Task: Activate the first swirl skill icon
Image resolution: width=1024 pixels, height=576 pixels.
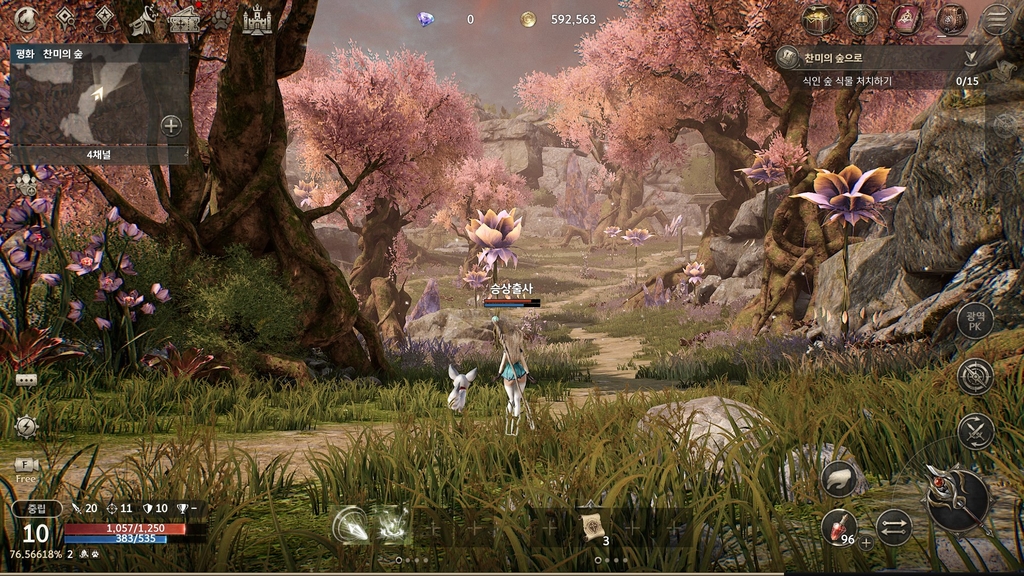Action: click(x=350, y=524)
